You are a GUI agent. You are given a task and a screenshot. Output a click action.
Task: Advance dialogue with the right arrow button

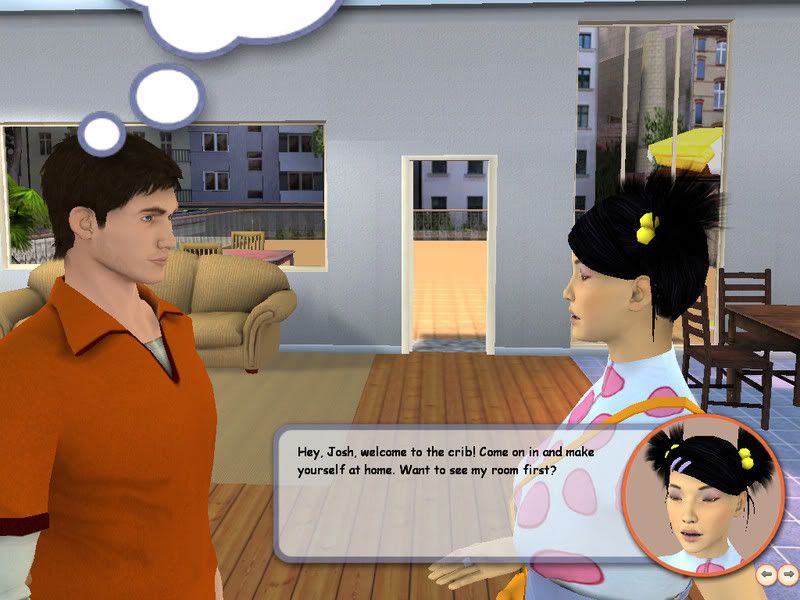[x=787, y=575]
